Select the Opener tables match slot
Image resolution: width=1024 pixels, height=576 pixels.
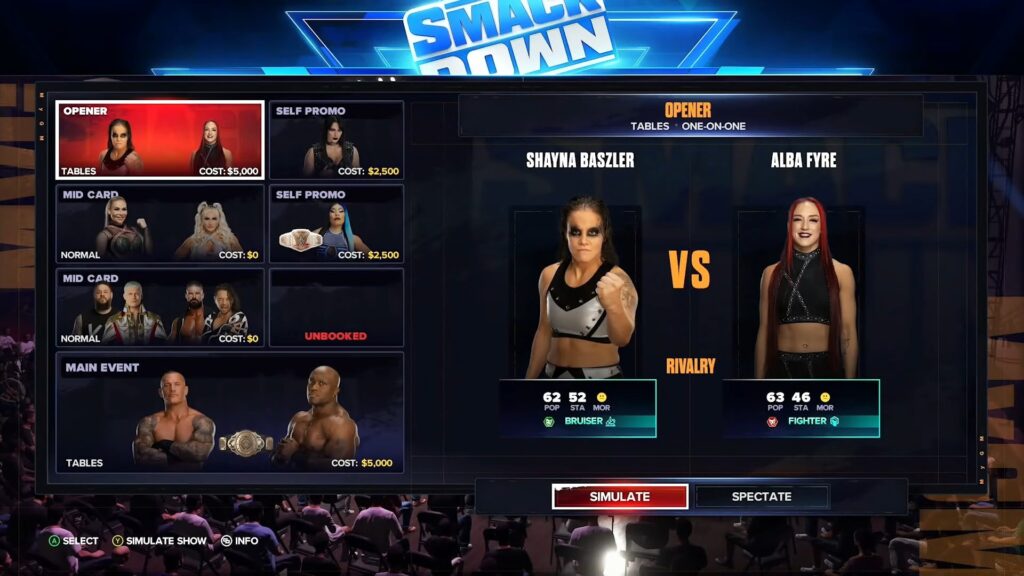[160, 140]
